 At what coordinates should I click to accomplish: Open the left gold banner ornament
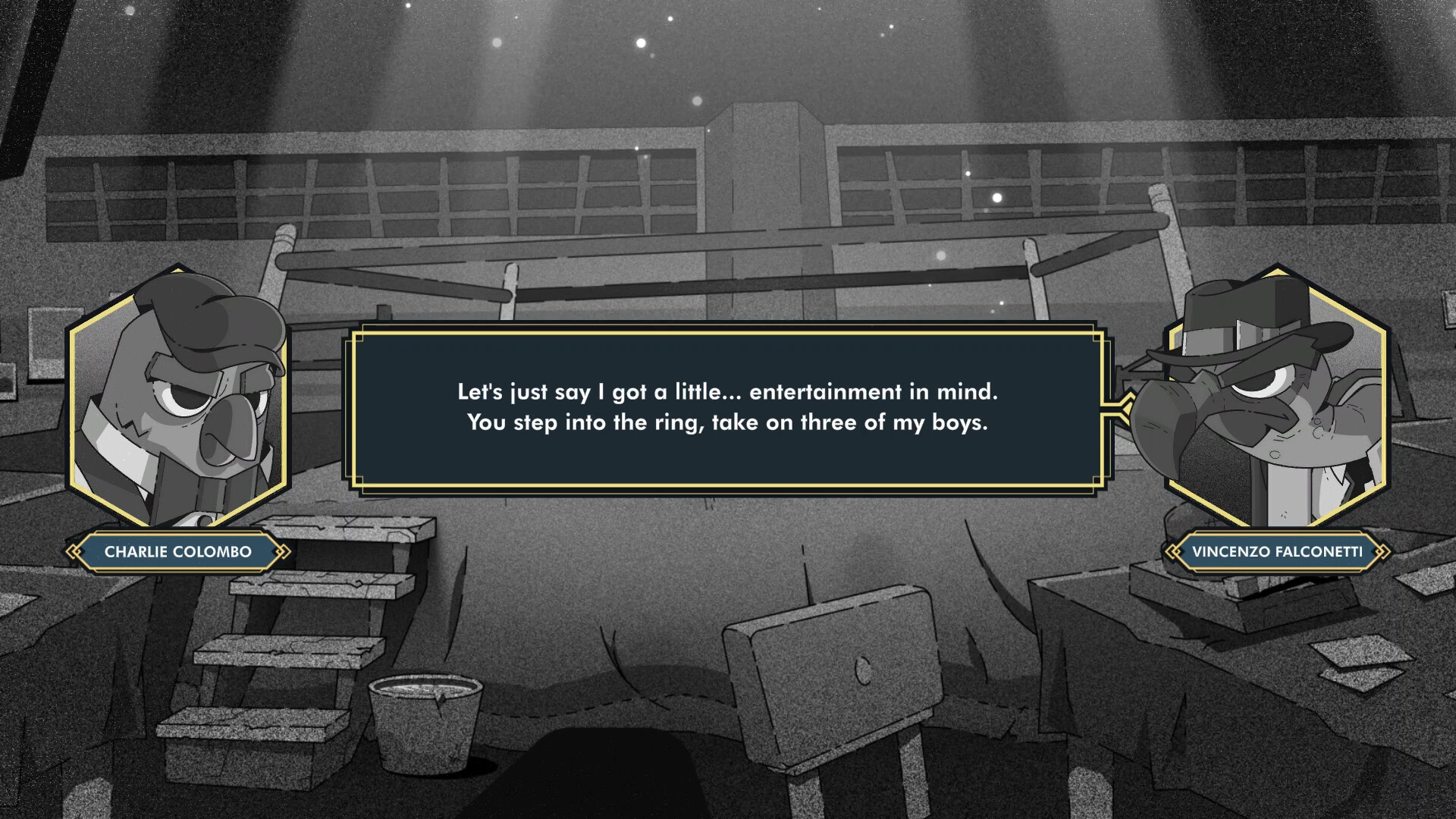tap(75, 551)
